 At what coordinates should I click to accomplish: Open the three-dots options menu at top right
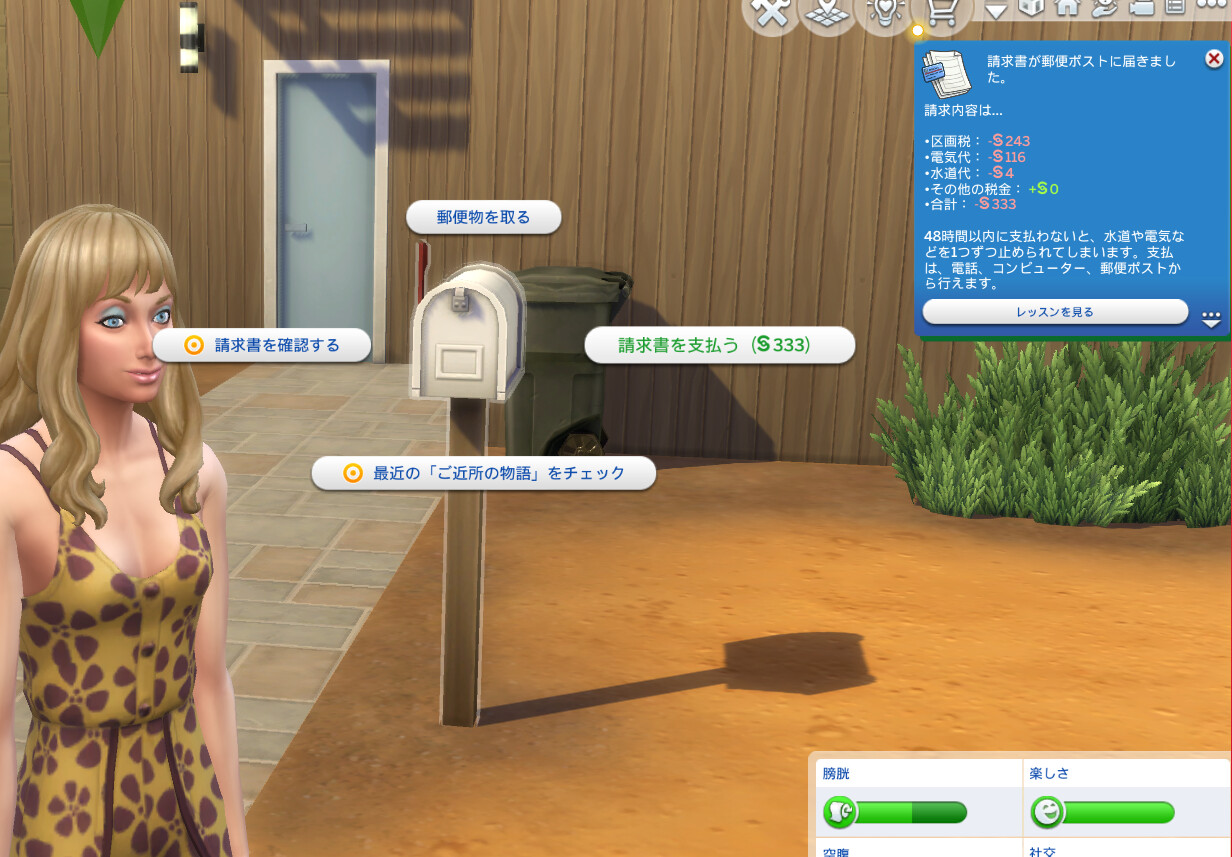pos(1210,5)
